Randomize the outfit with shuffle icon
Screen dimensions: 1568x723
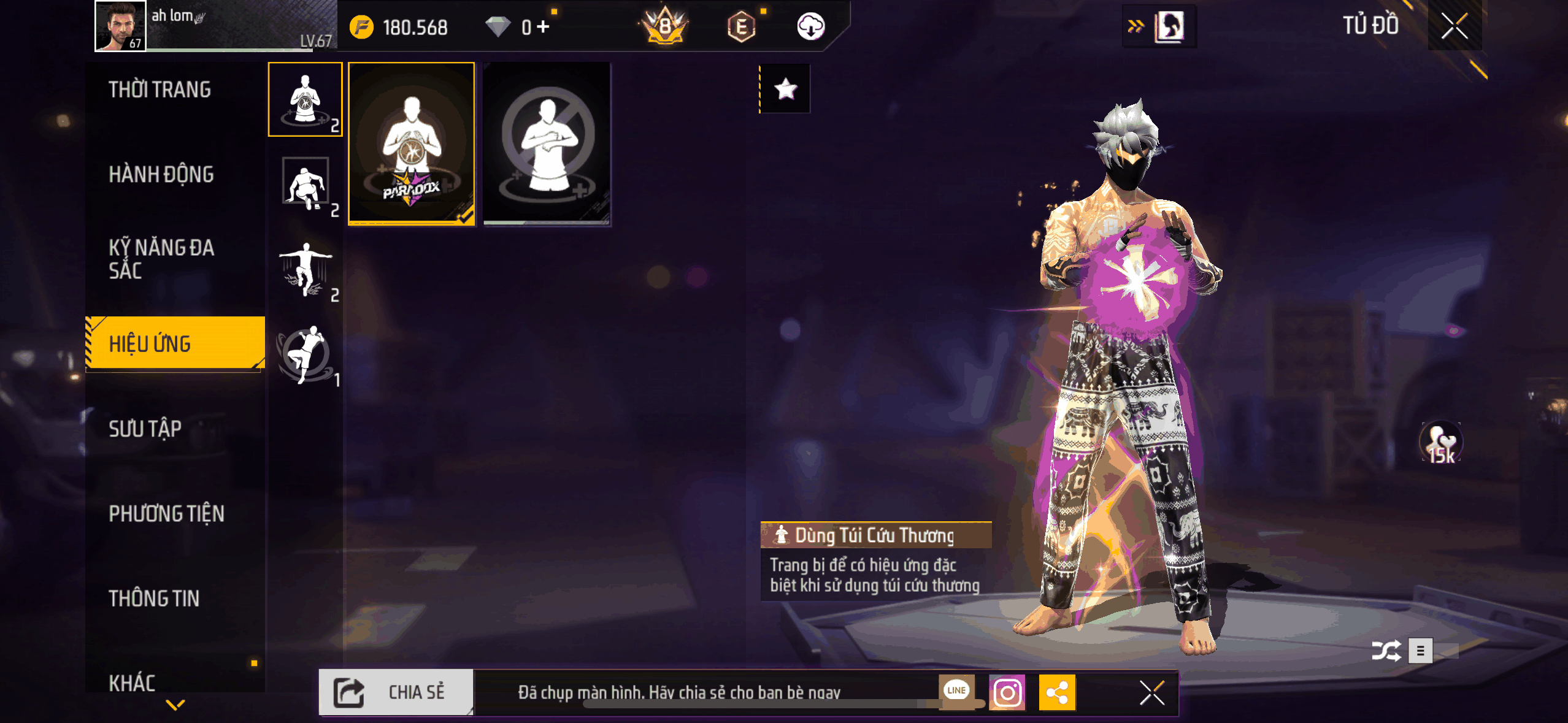coord(1386,651)
